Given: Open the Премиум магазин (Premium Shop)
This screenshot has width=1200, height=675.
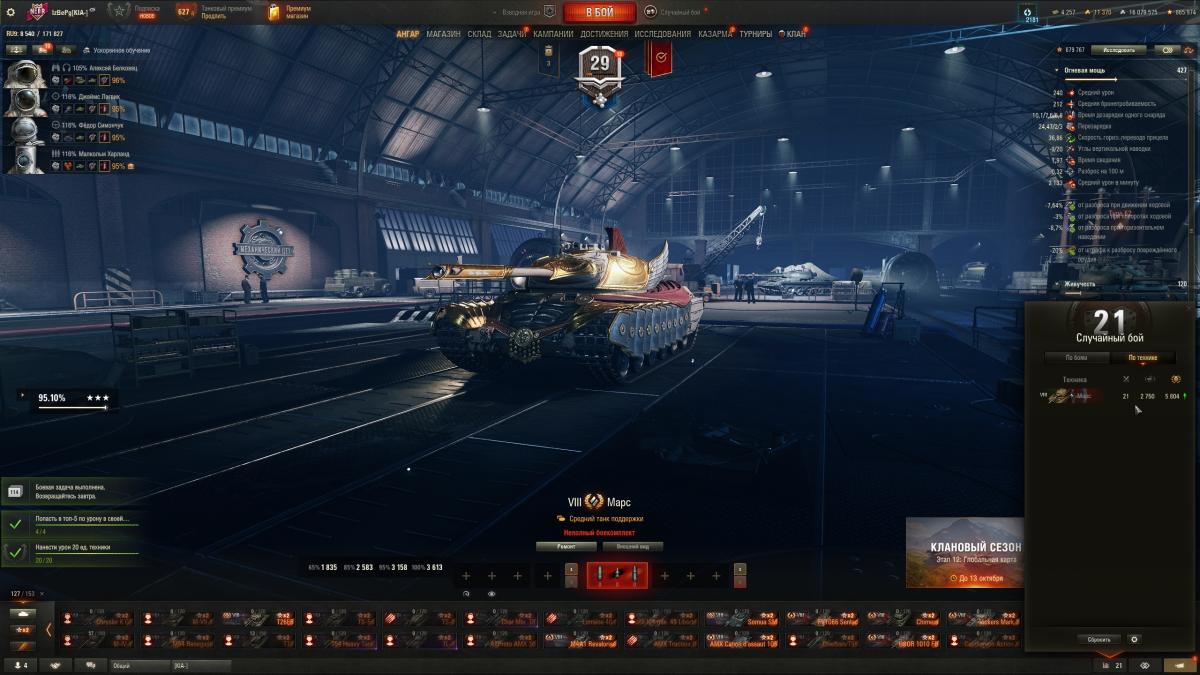Looking at the screenshot, I should pyautogui.click(x=290, y=12).
